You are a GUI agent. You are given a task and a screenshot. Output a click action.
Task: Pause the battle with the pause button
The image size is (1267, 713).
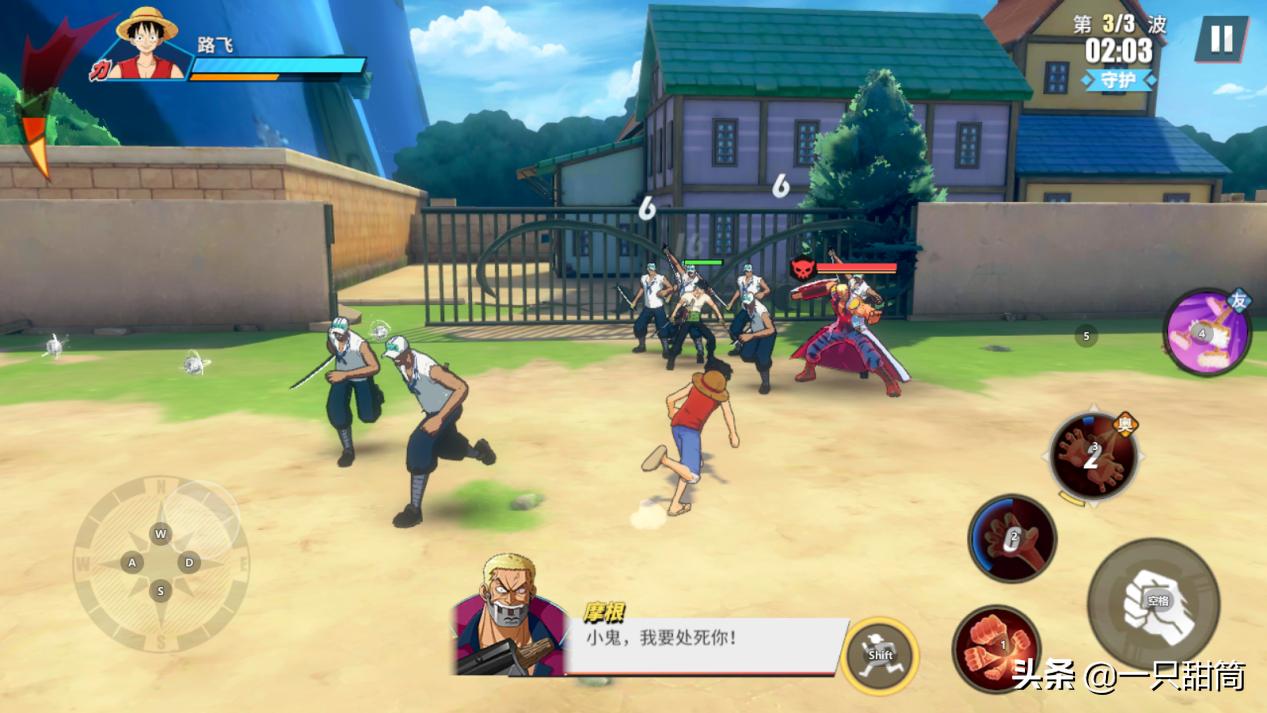1221,40
